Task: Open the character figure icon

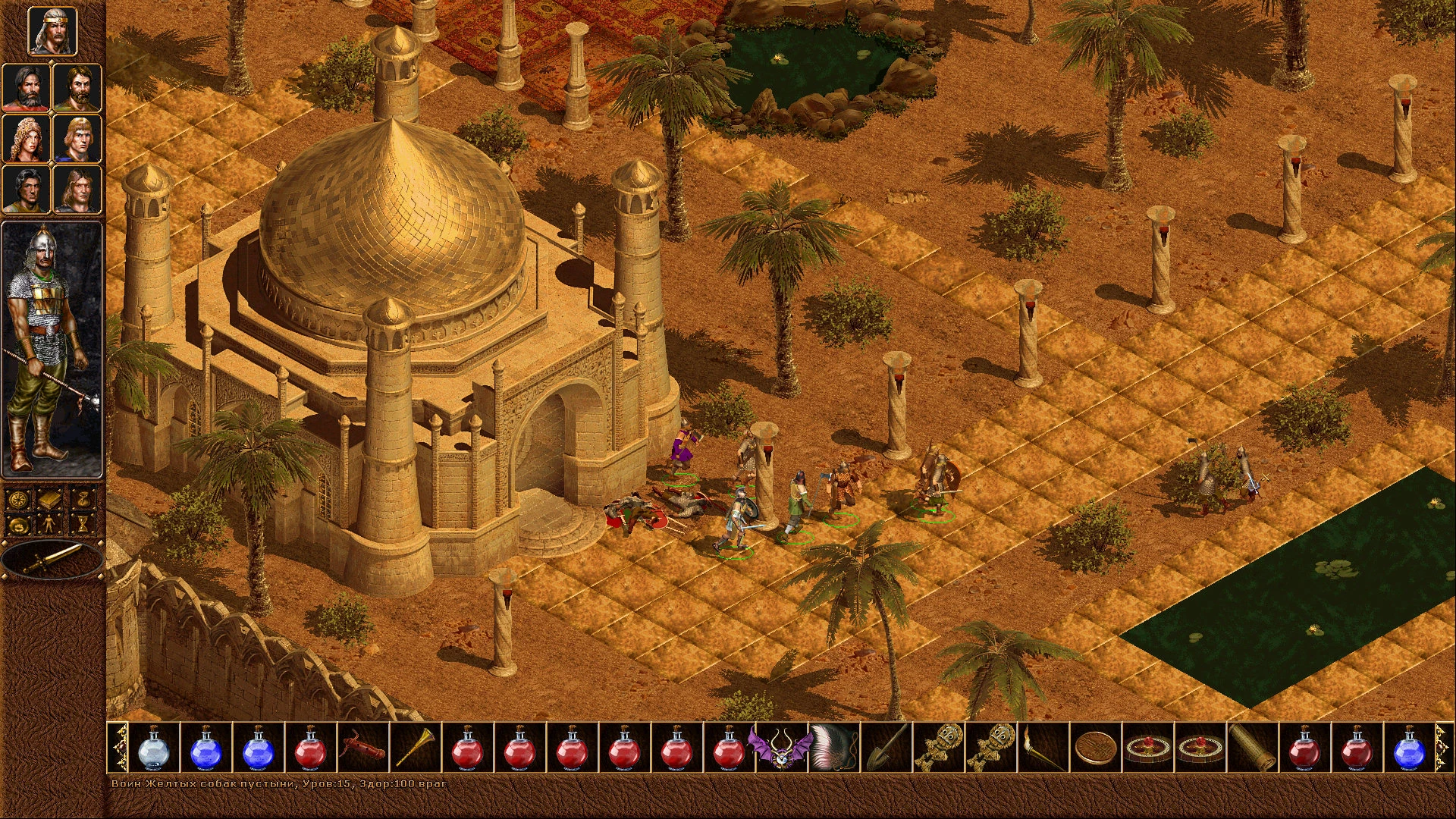Action: click(51, 524)
